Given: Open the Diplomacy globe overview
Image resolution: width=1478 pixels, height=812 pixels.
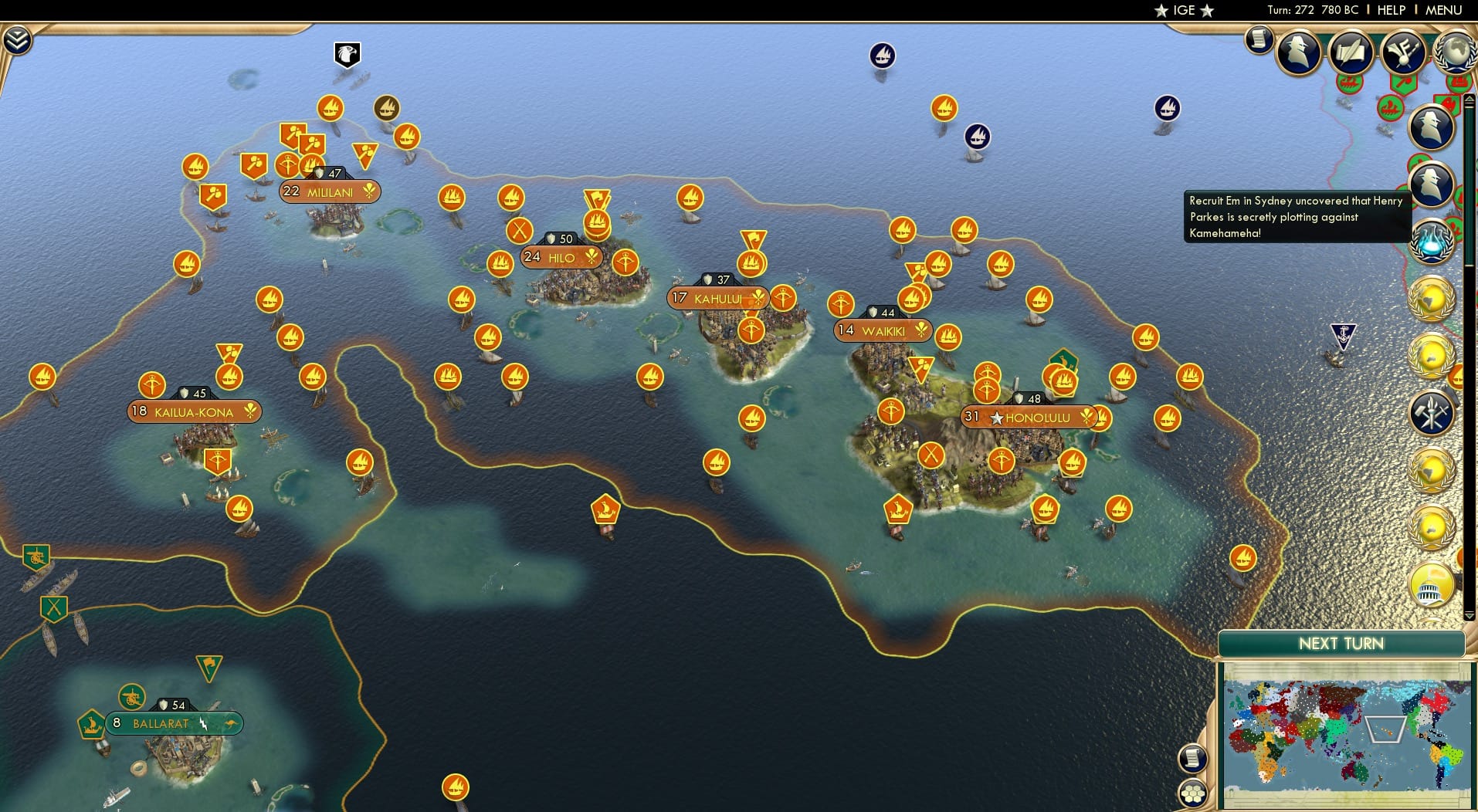Looking at the screenshot, I should 1455,52.
